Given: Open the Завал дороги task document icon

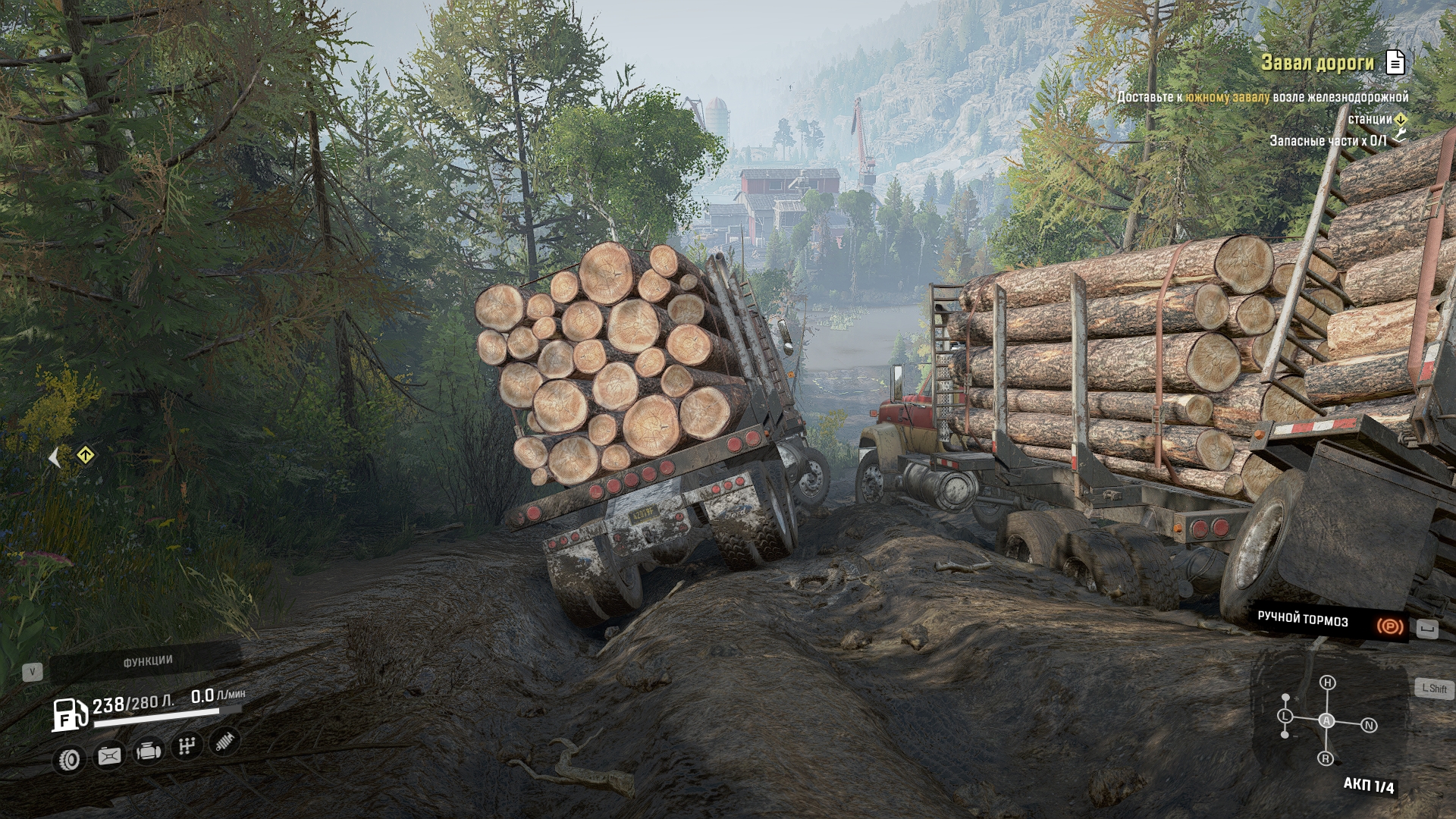Looking at the screenshot, I should click(x=1395, y=62).
